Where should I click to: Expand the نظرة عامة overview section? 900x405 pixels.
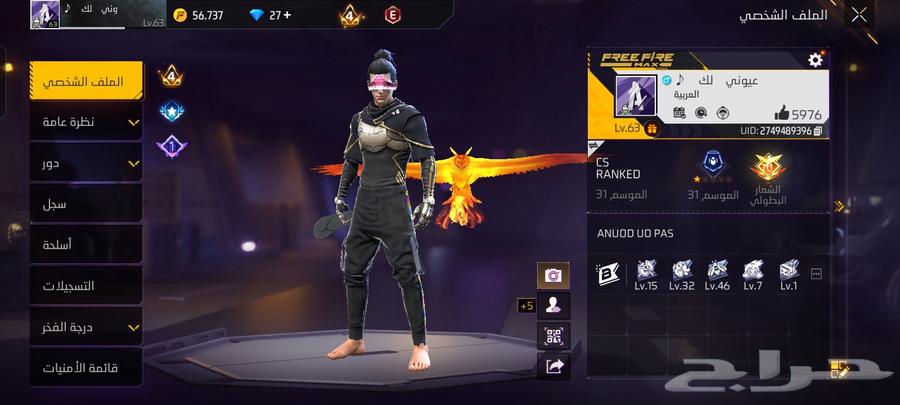click(87, 122)
